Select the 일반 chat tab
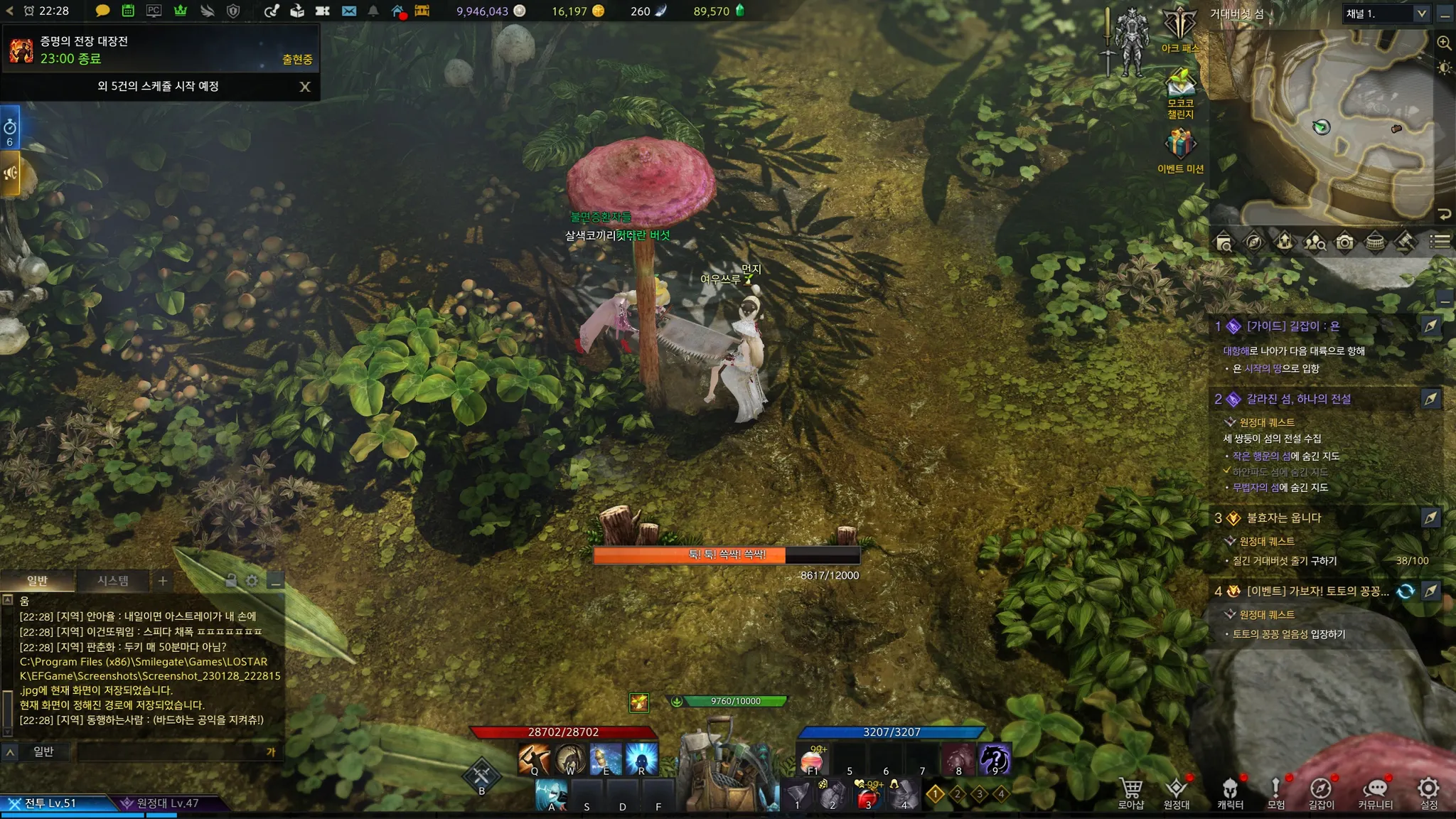The height and width of the screenshot is (819, 1456). point(37,581)
